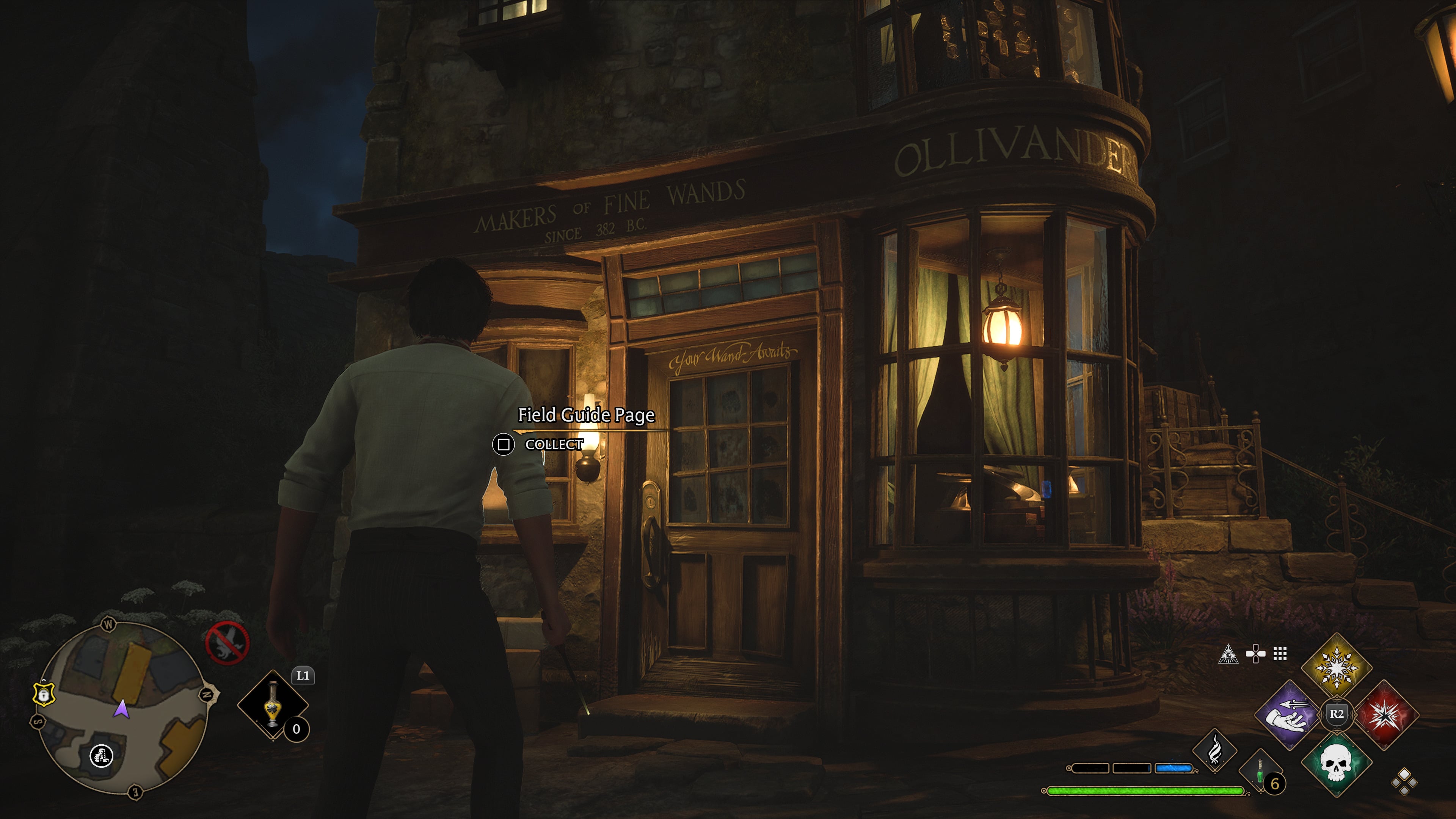Image resolution: width=1456 pixels, height=819 pixels.
Task: Click the all-seeing eye triangle icon
Action: pyautogui.click(x=1228, y=654)
